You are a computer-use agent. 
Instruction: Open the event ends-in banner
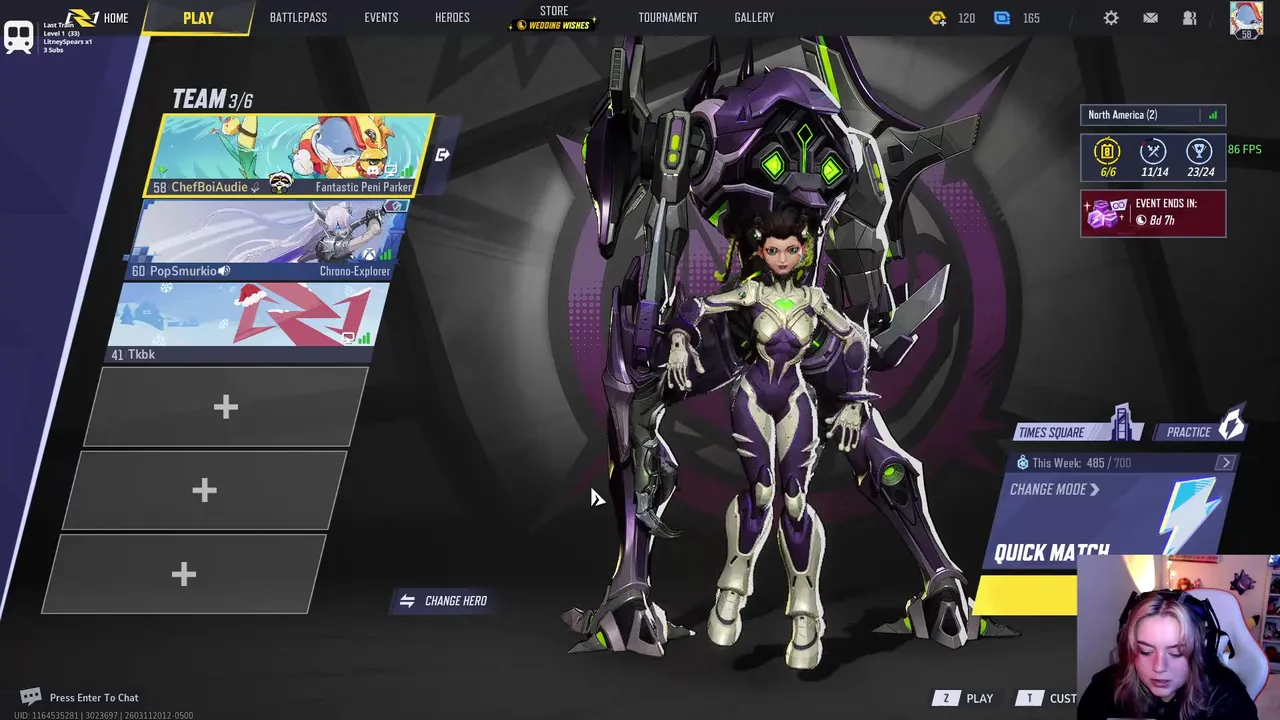point(1152,213)
